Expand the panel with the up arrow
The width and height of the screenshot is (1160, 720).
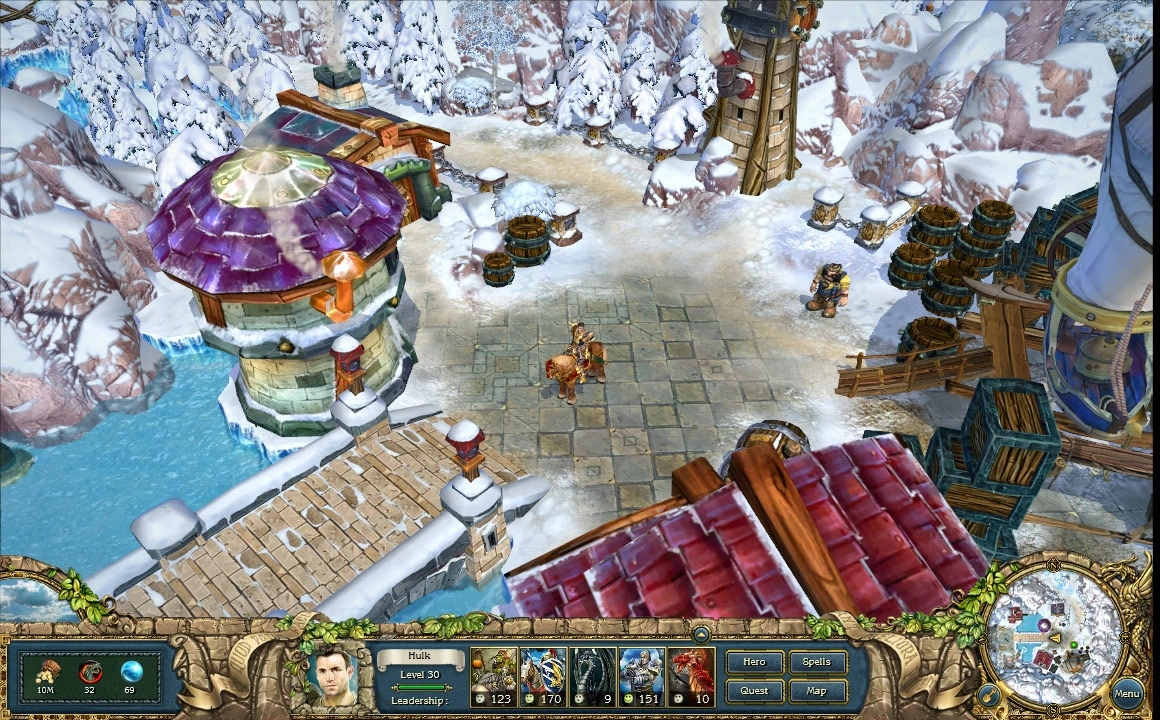tap(701, 633)
